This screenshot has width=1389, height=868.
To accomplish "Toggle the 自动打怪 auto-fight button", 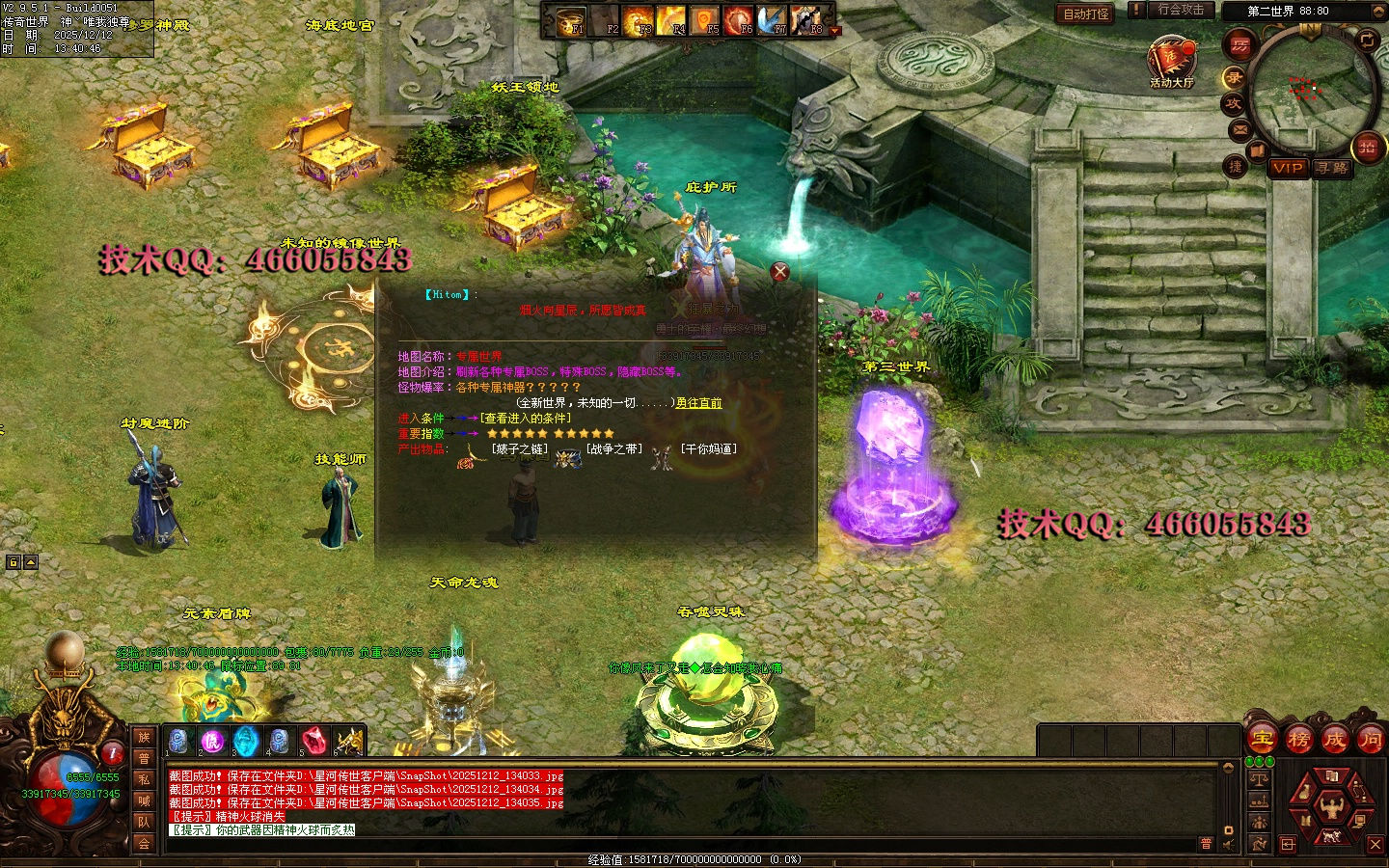I will 1086,14.
